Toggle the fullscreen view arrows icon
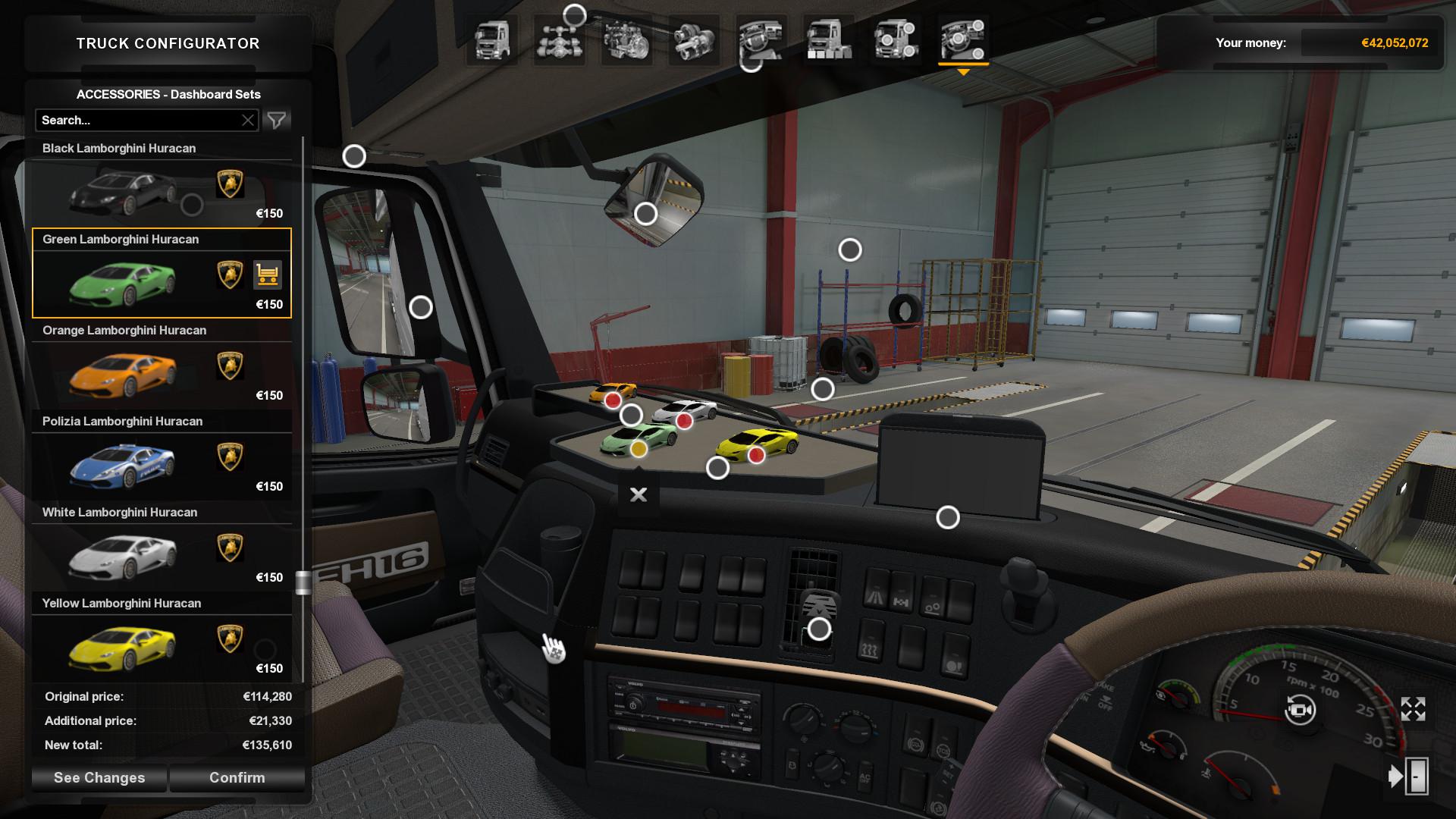Viewport: 1456px width, 819px height. click(1413, 709)
